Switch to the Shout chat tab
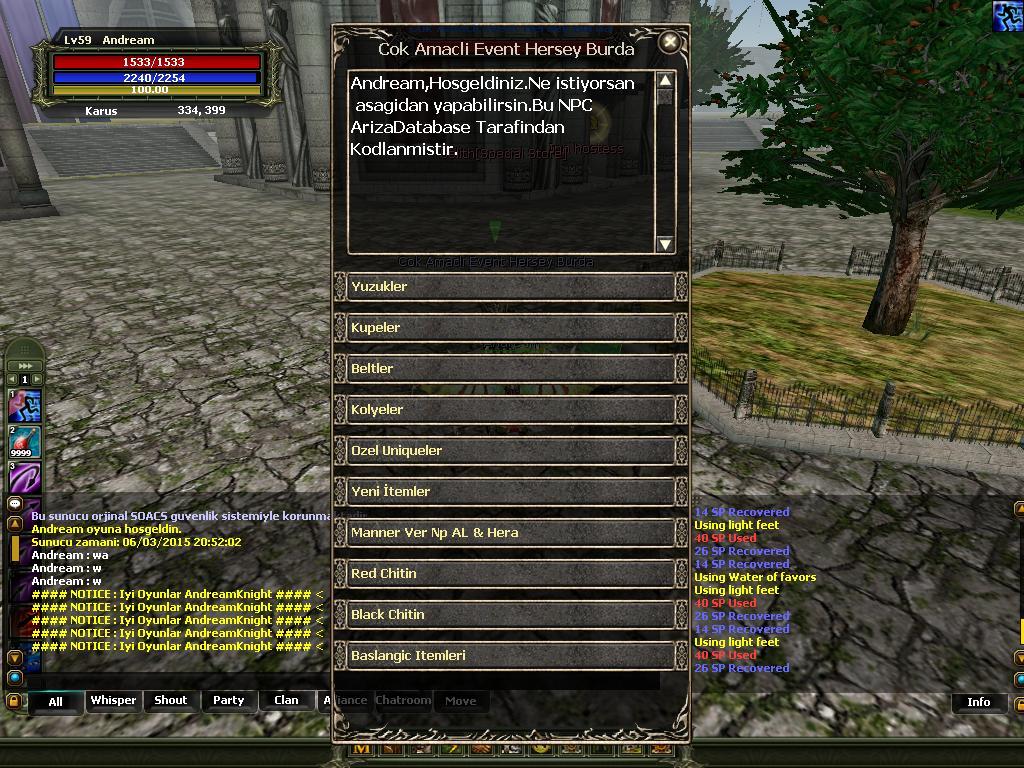Screen dimensions: 1024x768 (x=170, y=700)
